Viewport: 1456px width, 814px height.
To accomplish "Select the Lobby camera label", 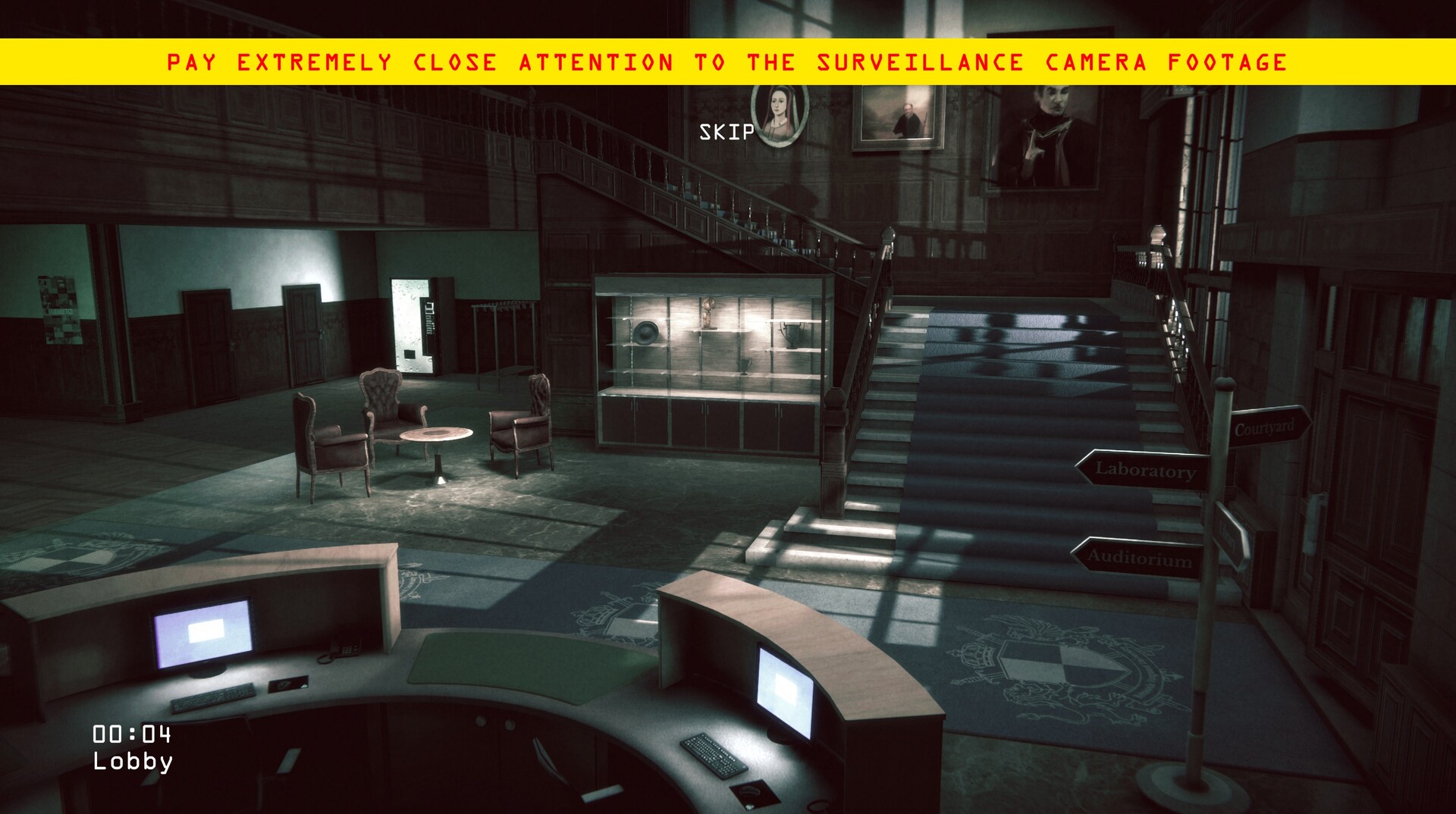I will (x=133, y=763).
